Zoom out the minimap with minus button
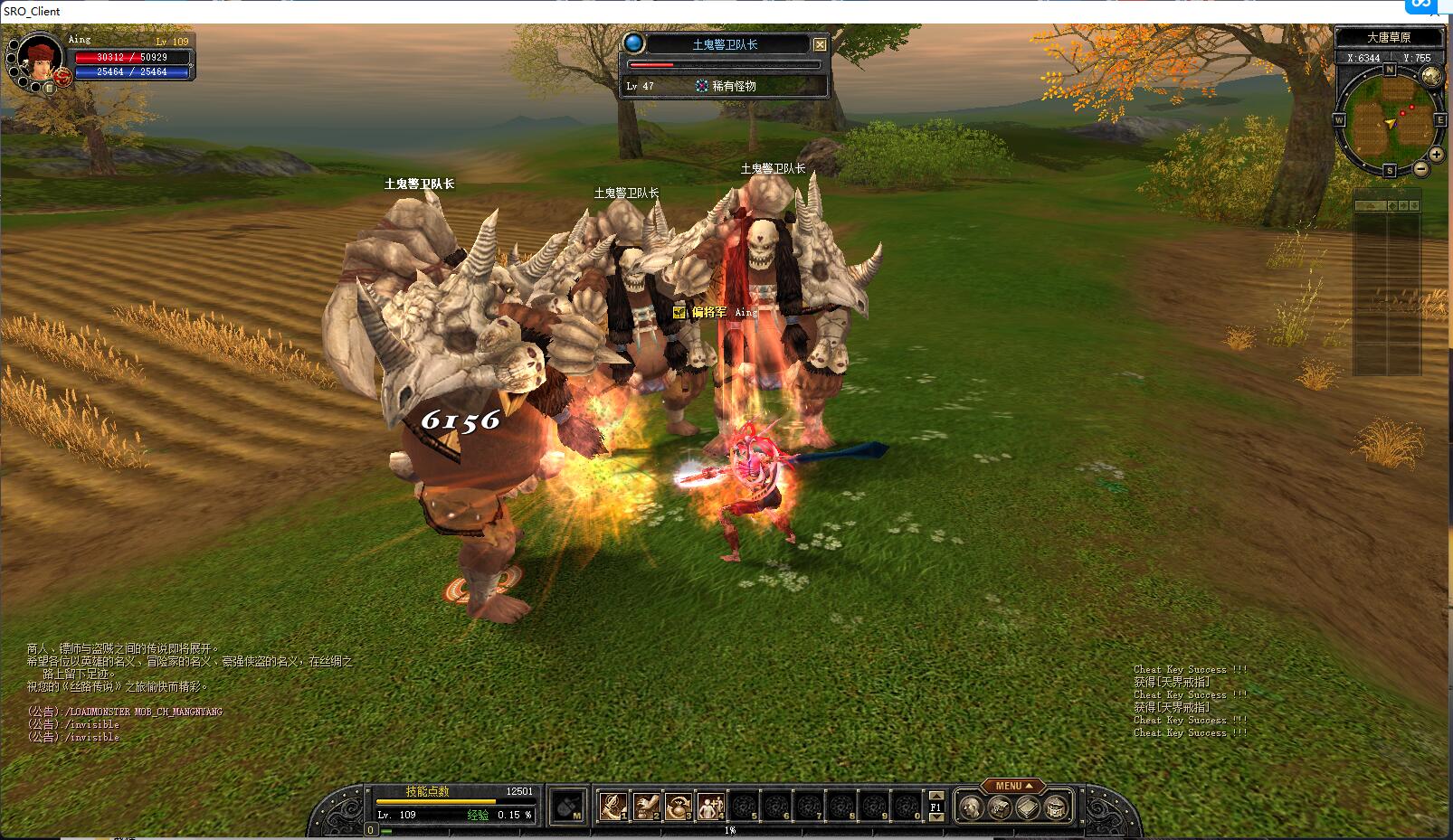Screen dimensions: 1453x840 point(1421,169)
